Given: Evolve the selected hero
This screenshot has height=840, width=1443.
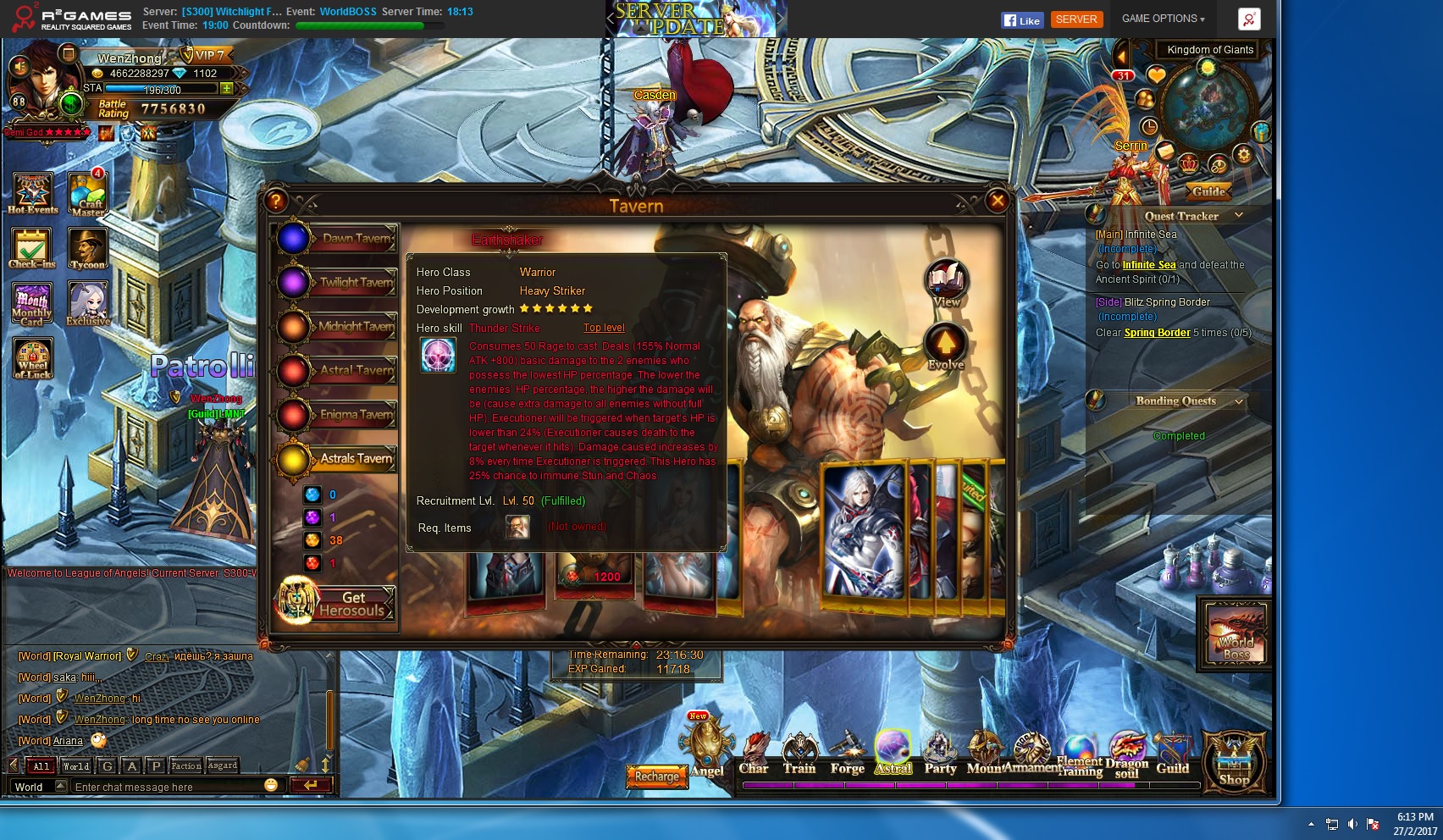Looking at the screenshot, I should coord(945,346).
